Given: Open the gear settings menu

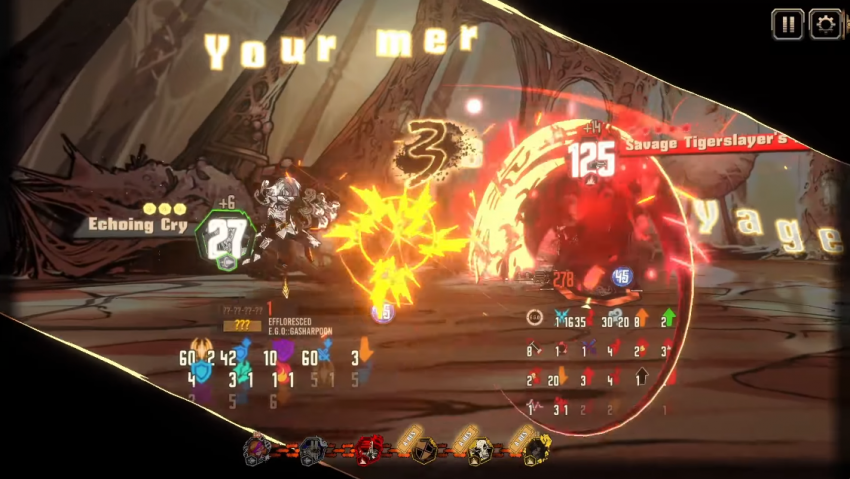Looking at the screenshot, I should (825, 24).
